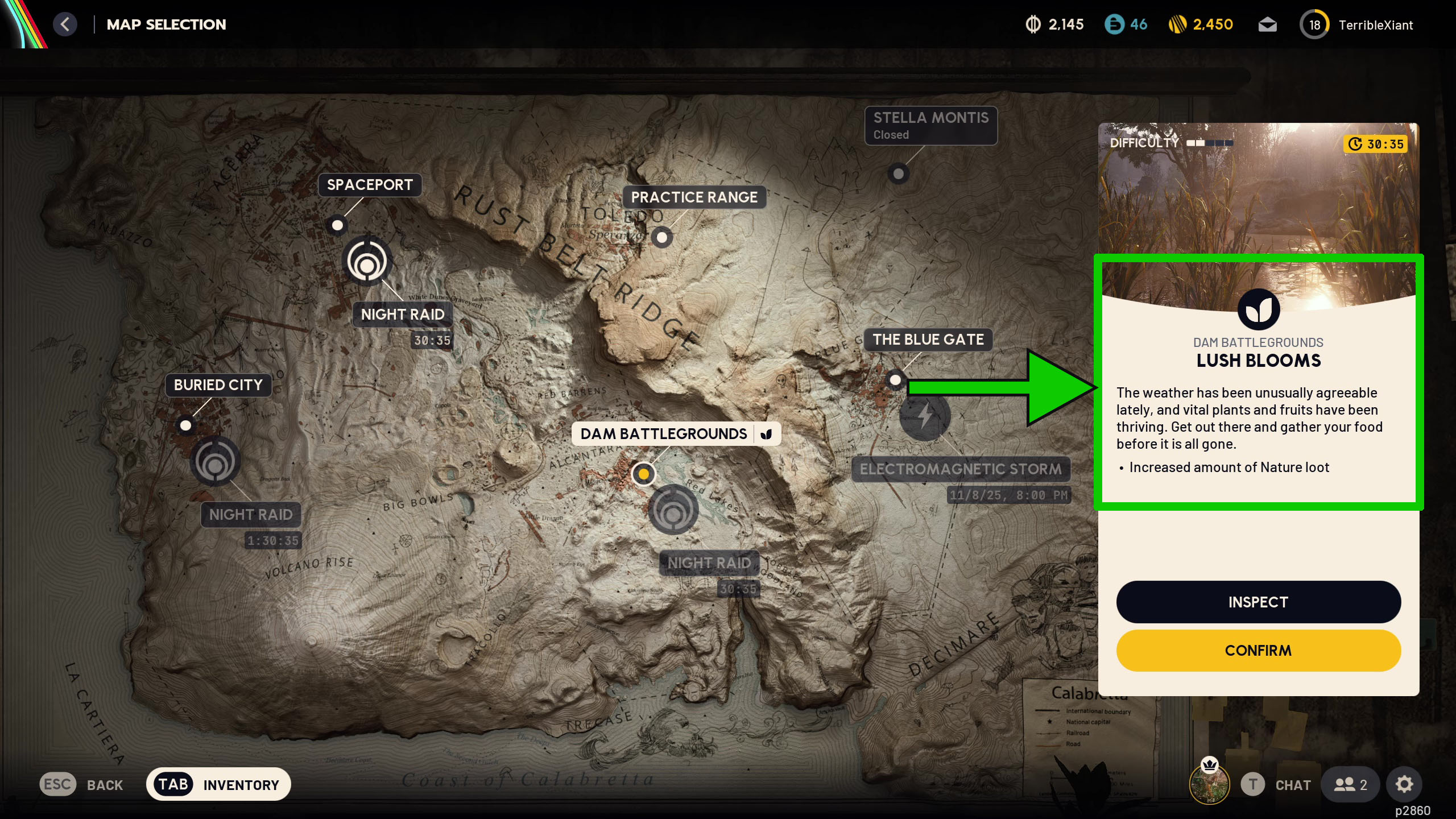
Task: Select the Stella Montis closed map
Action: coord(930,125)
